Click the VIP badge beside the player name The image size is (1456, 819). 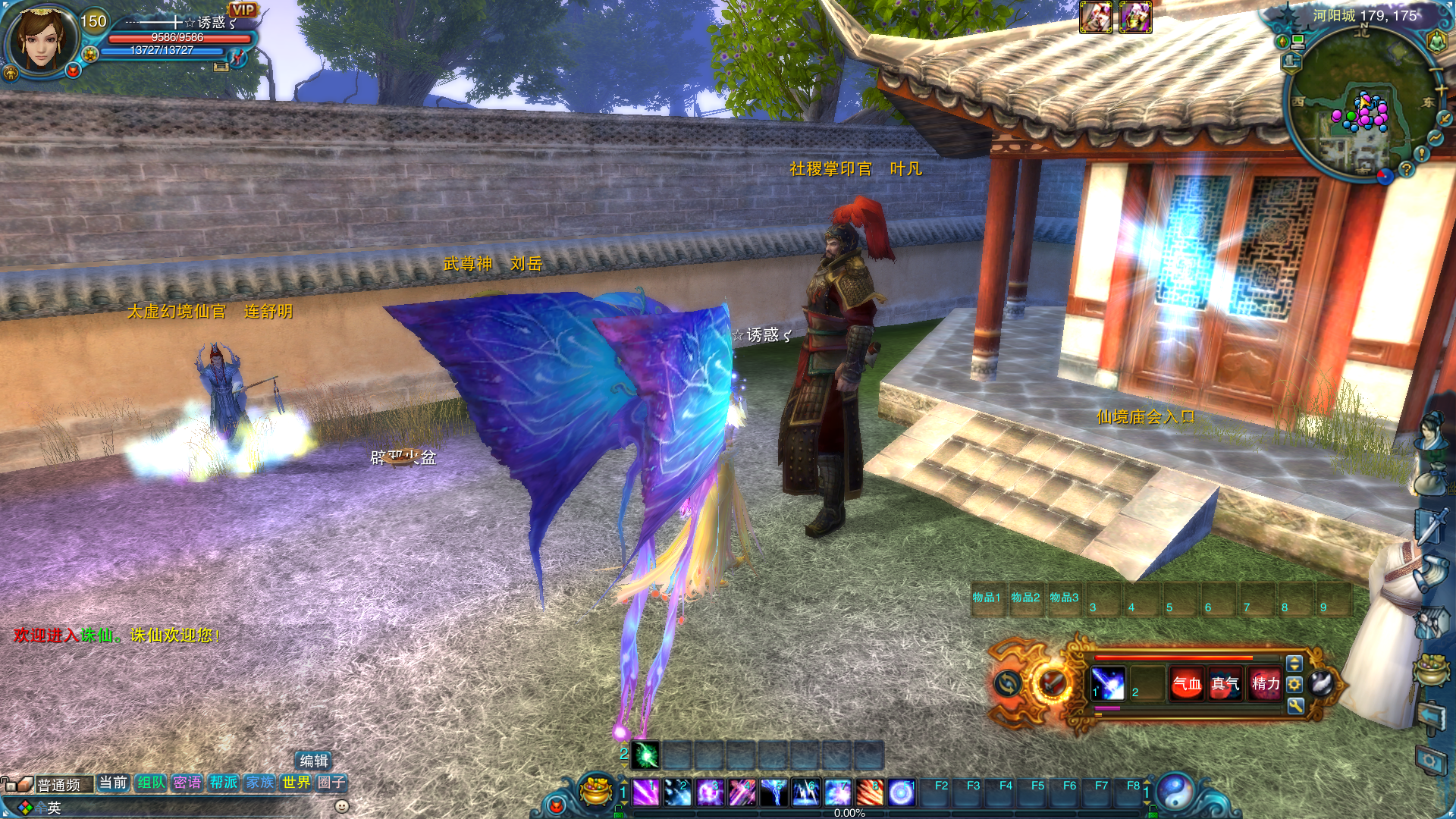coord(243,10)
